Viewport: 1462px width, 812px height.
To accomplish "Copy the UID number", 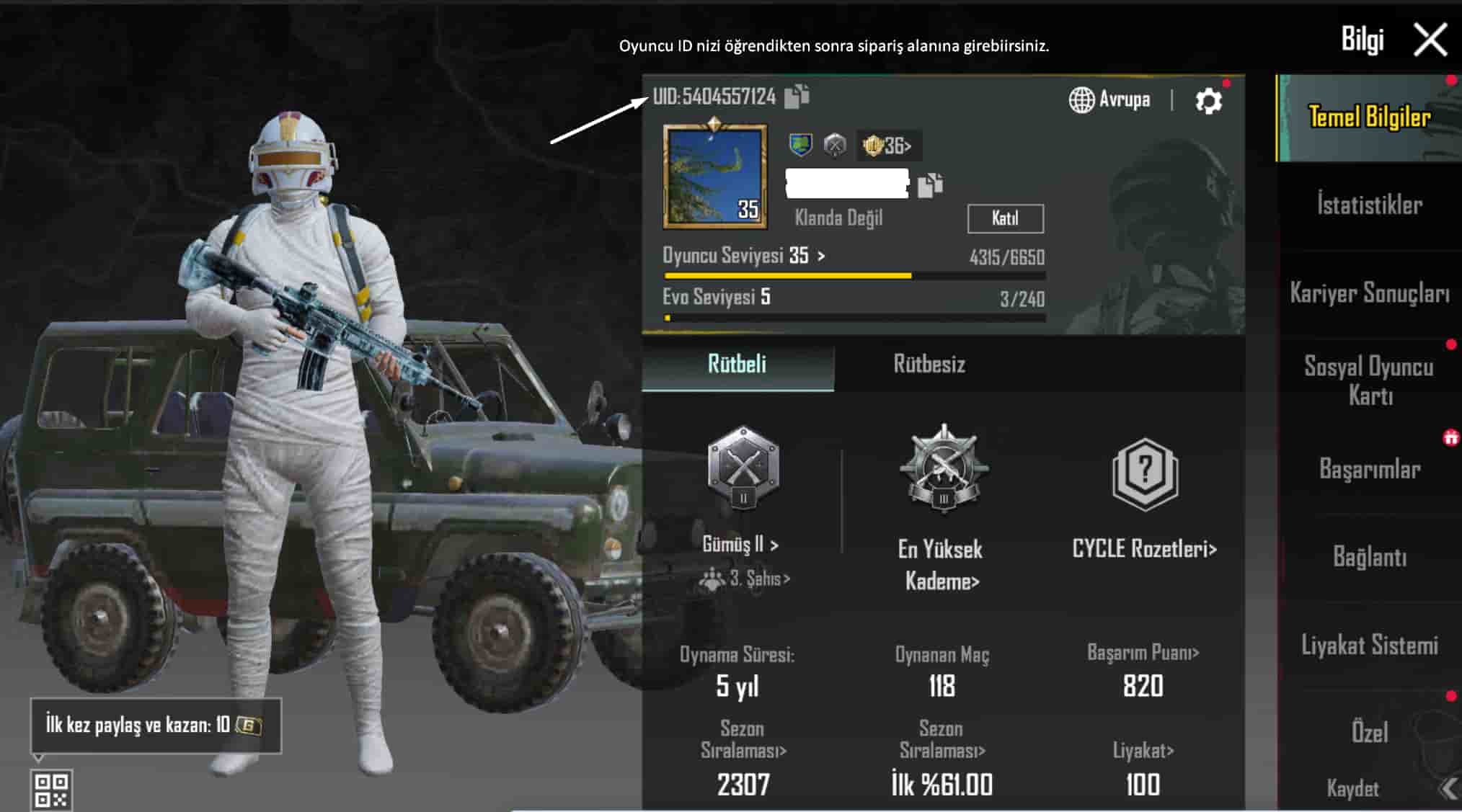I will tap(796, 97).
